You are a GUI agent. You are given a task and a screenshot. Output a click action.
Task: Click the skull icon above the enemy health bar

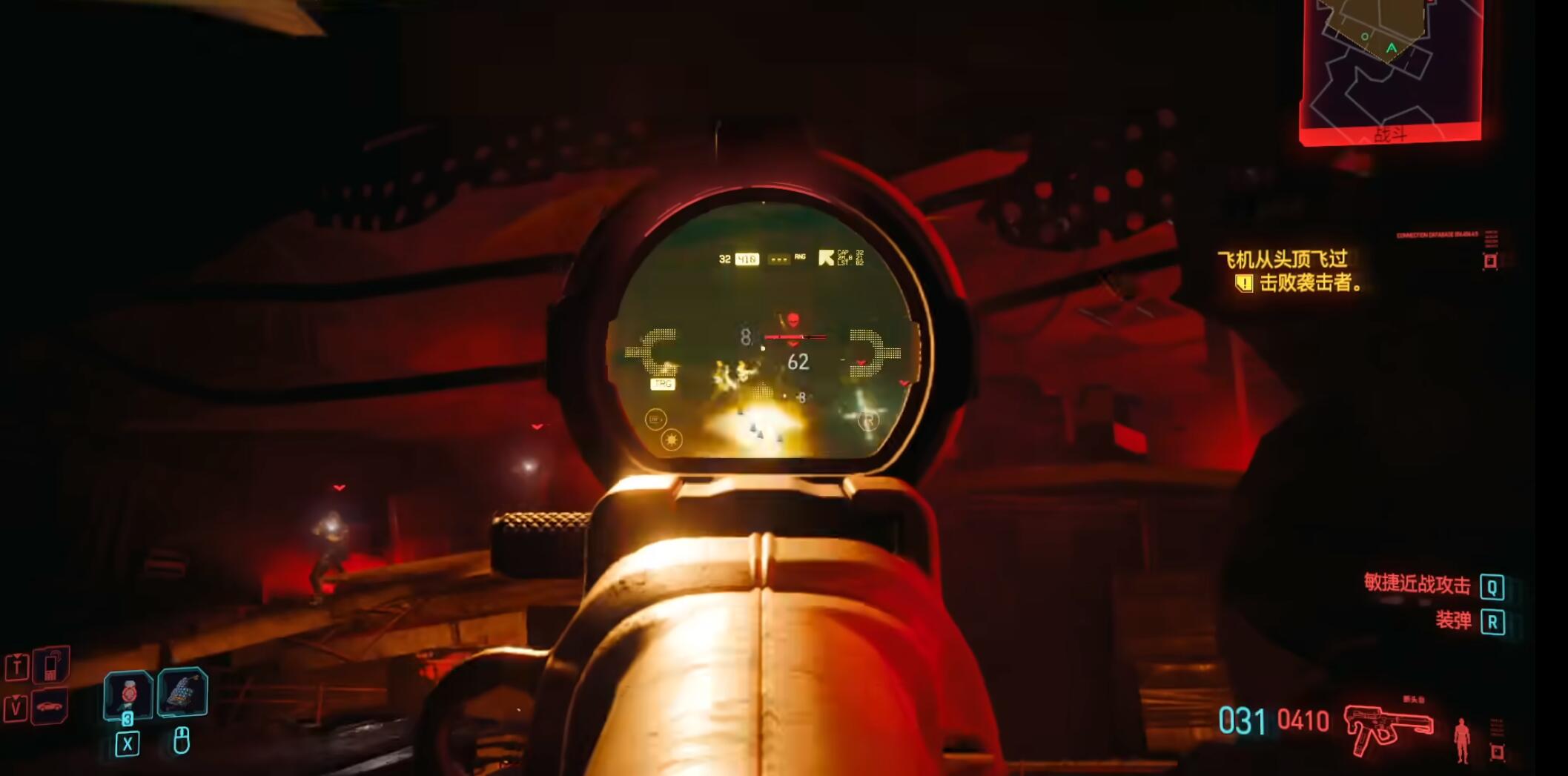(793, 317)
